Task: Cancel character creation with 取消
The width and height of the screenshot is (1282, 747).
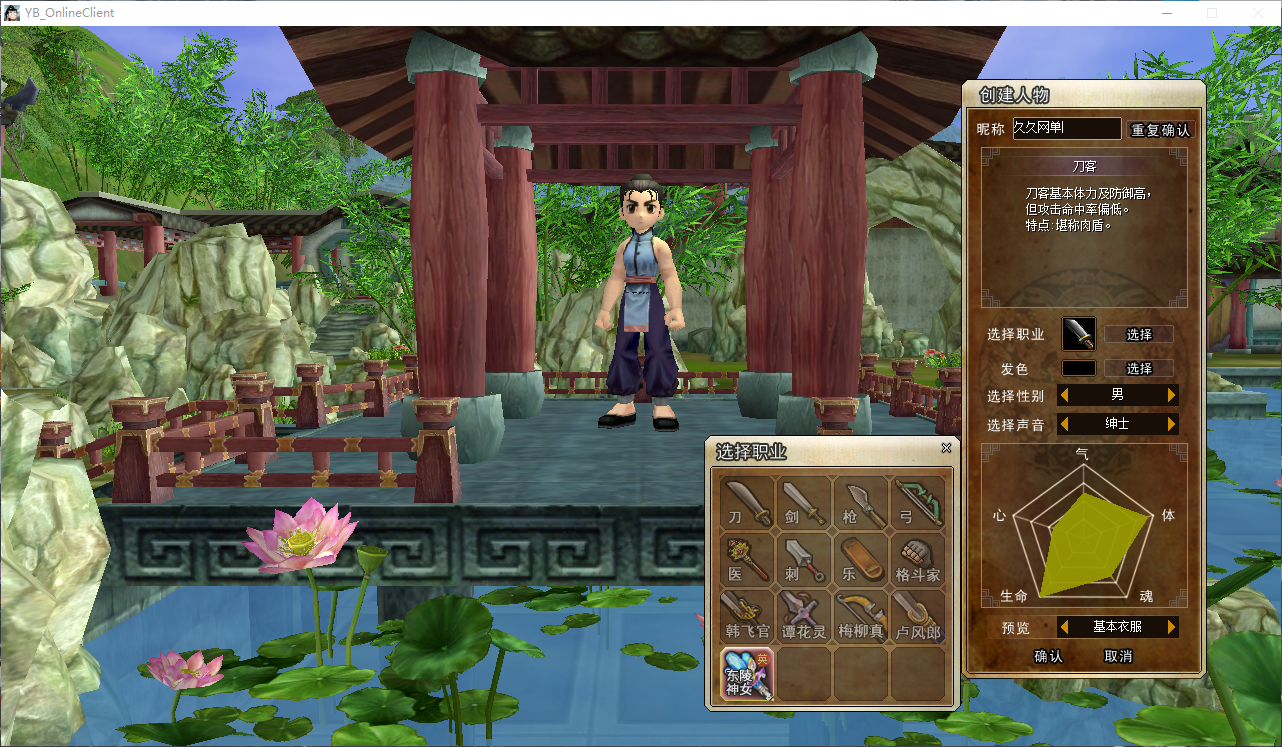Action: tap(1118, 656)
